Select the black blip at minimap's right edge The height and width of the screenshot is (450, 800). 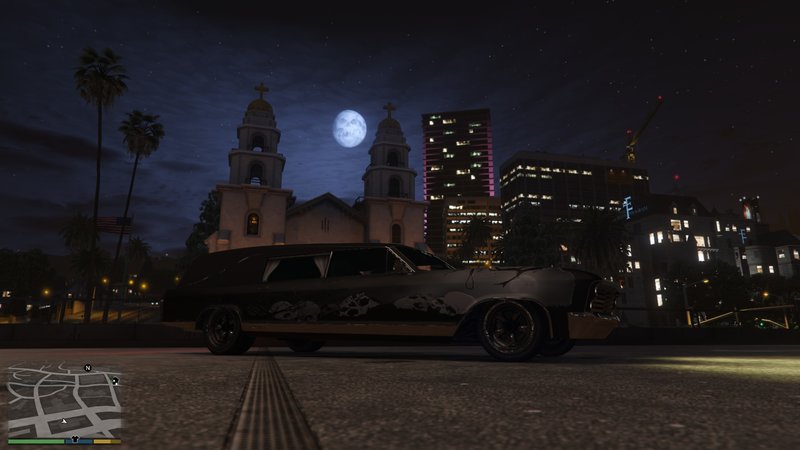[x=116, y=381]
